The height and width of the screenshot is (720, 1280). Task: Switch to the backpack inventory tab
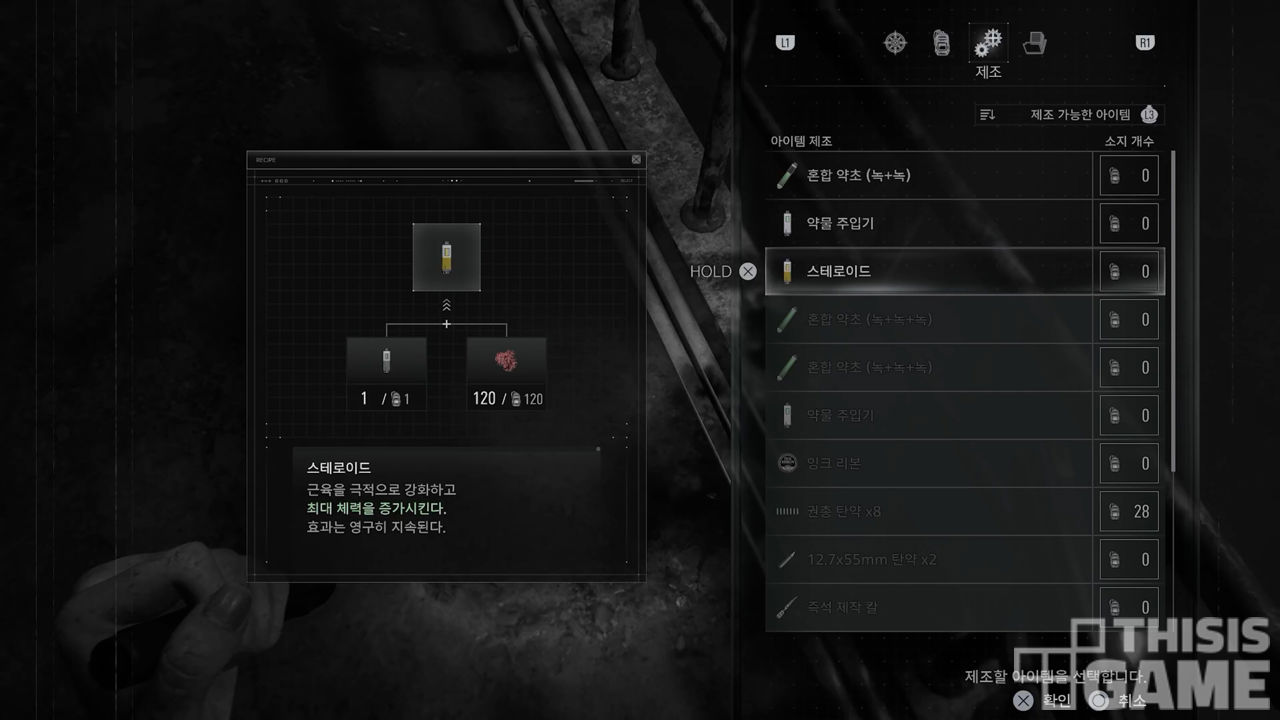[941, 43]
